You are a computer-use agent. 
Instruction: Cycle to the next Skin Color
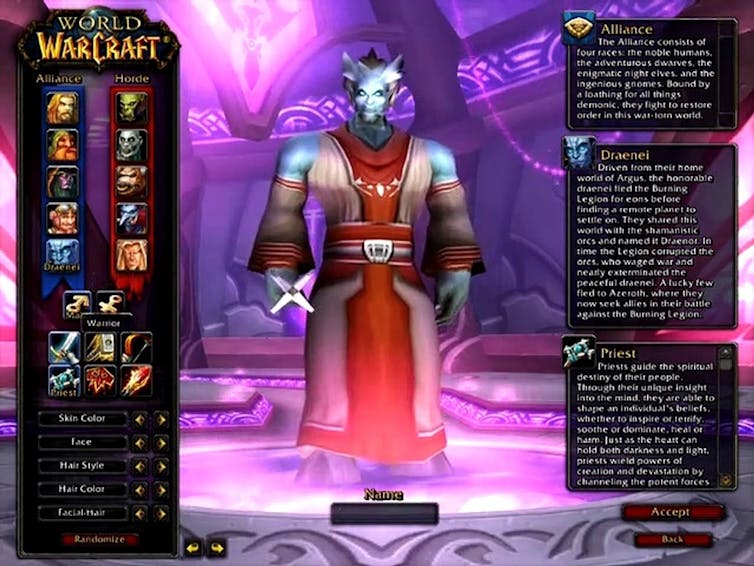point(160,418)
